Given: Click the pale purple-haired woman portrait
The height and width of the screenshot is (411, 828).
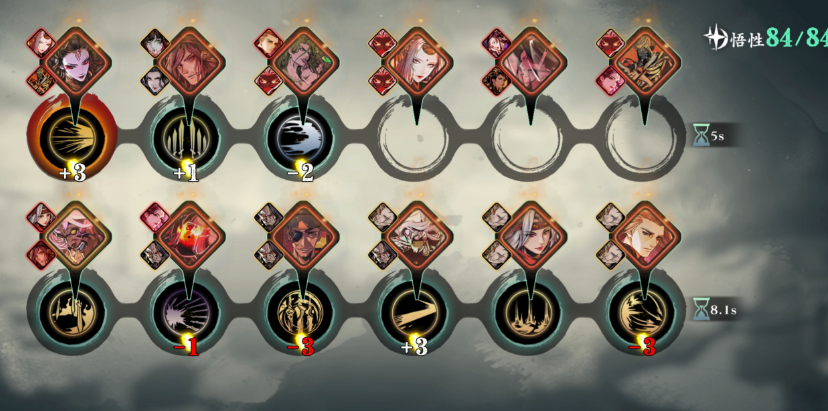Looking at the screenshot, I should point(73,62).
